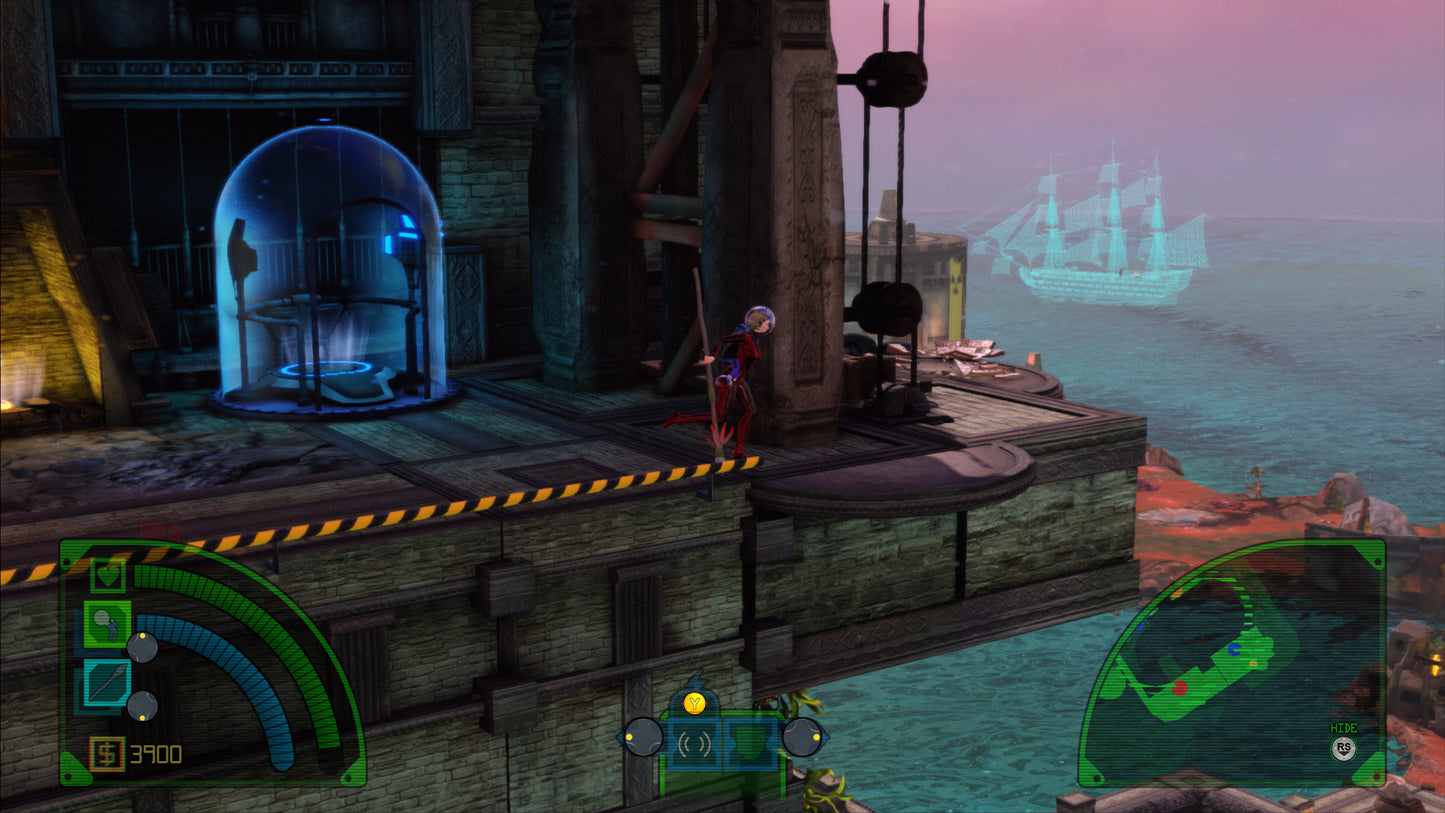Toggle the right D-pad knob on gadget panel

[802, 737]
